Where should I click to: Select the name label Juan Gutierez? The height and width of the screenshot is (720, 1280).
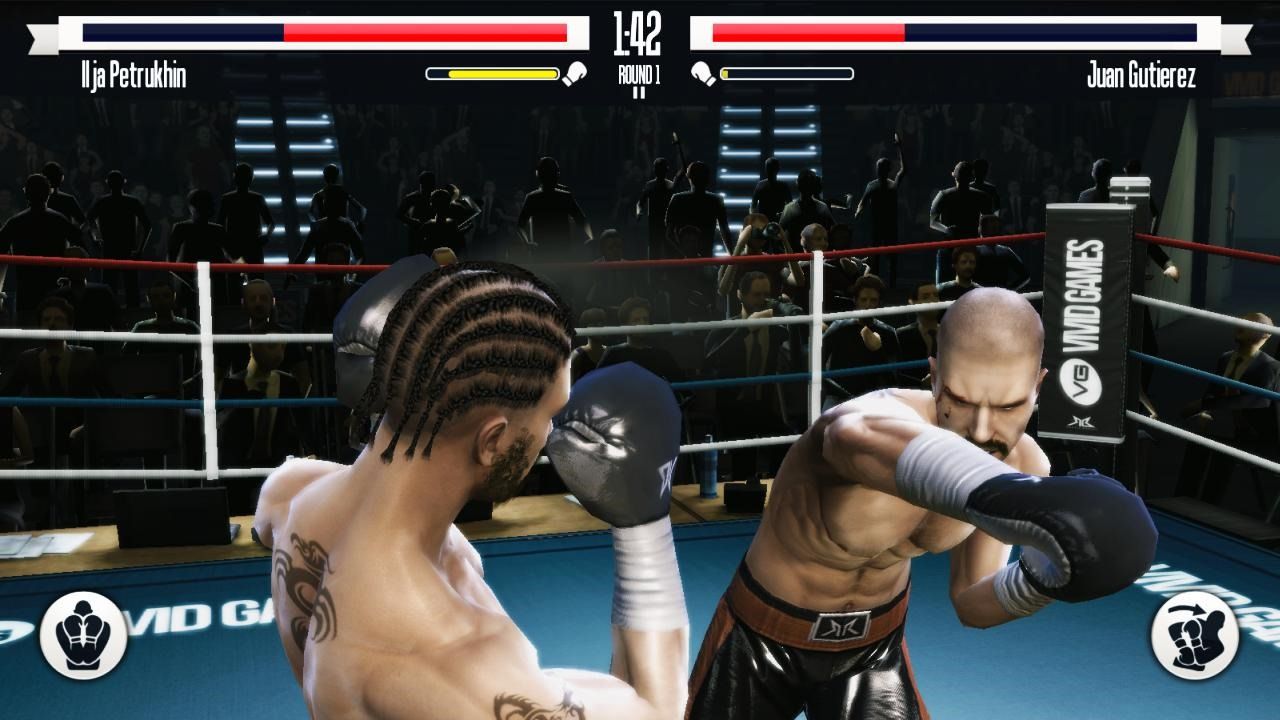point(1145,71)
